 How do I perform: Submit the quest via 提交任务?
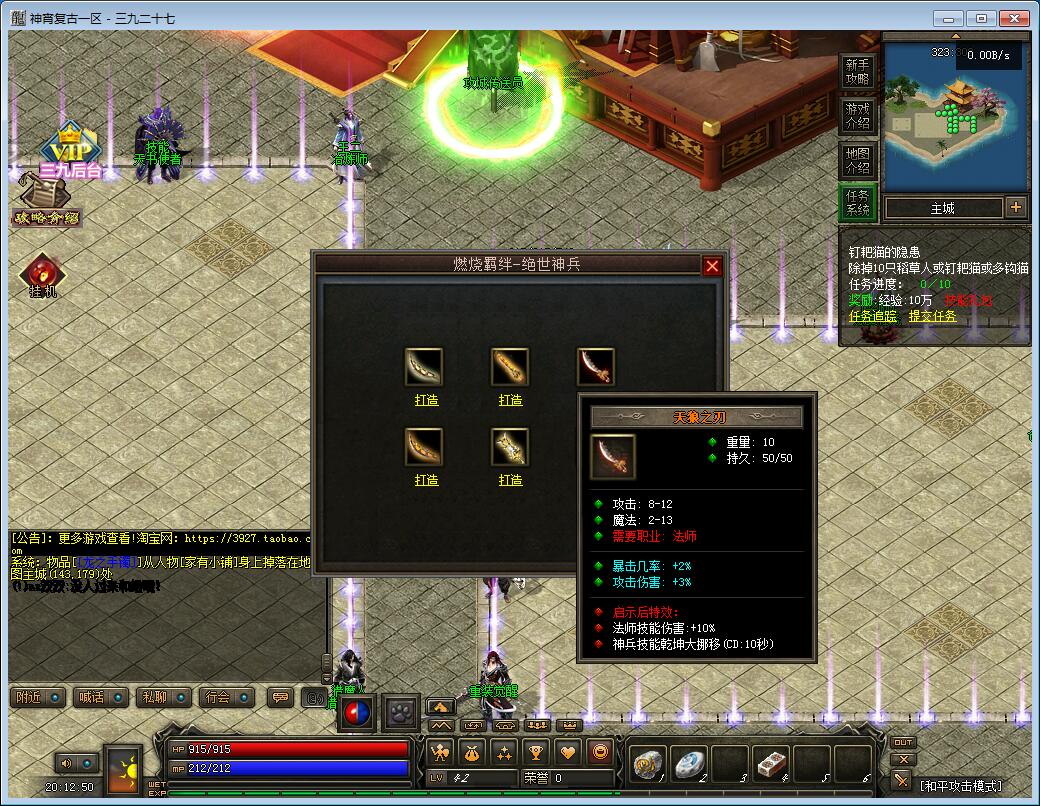(x=932, y=316)
